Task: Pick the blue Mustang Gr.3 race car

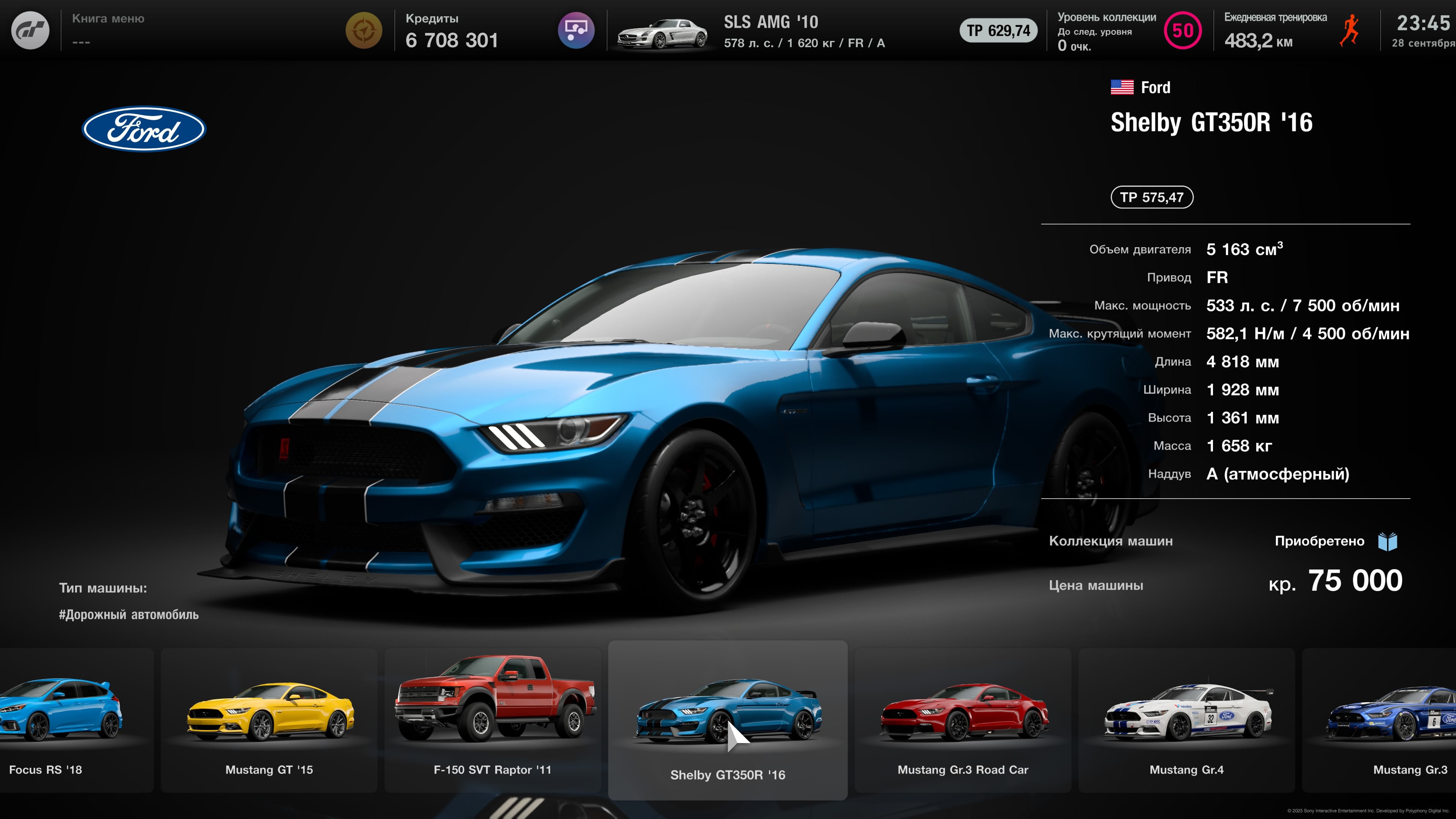Action: pyautogui.click(x=1390, y=719)
